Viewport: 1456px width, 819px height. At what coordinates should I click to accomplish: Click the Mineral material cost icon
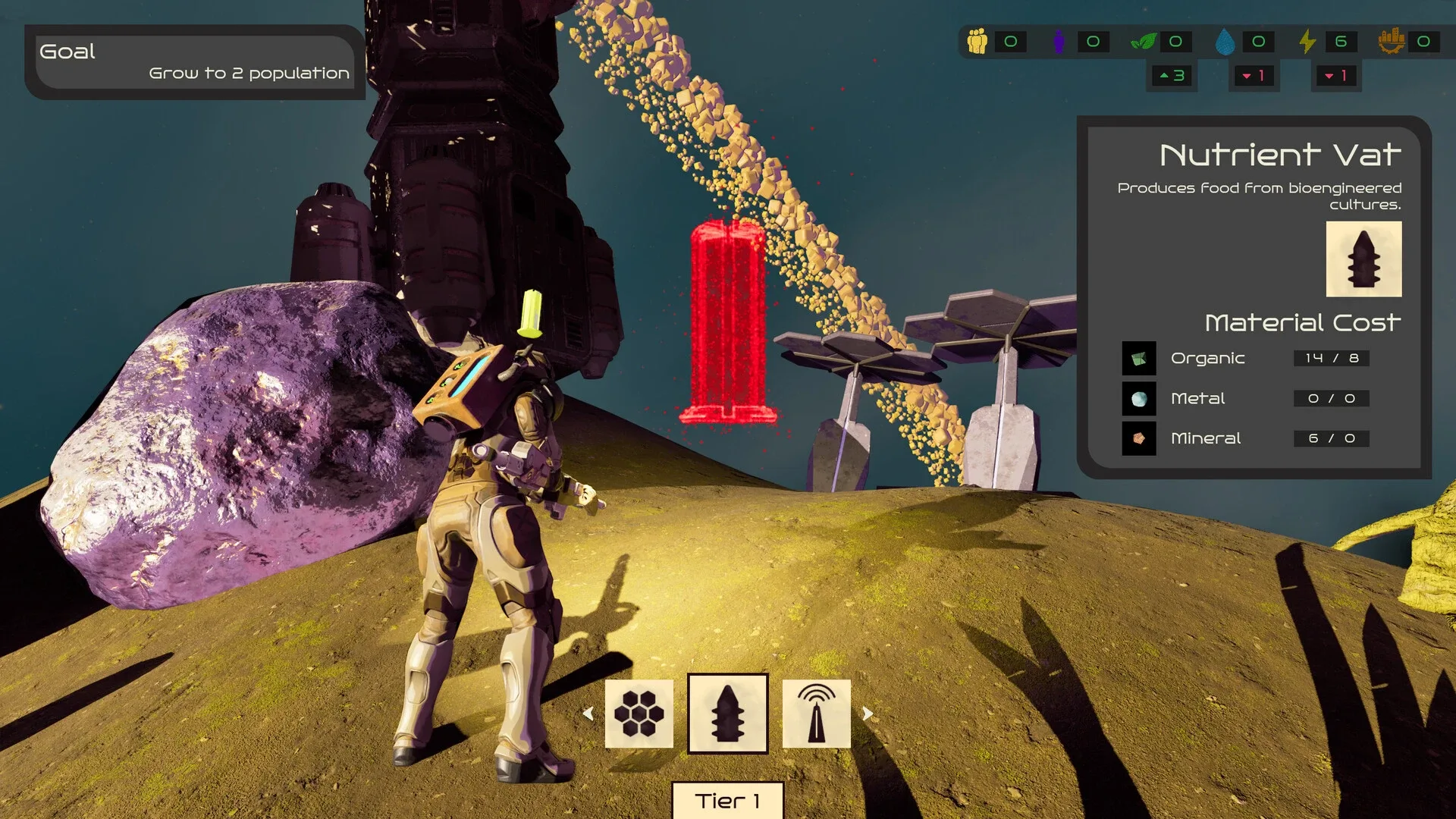click(1139, 438)
